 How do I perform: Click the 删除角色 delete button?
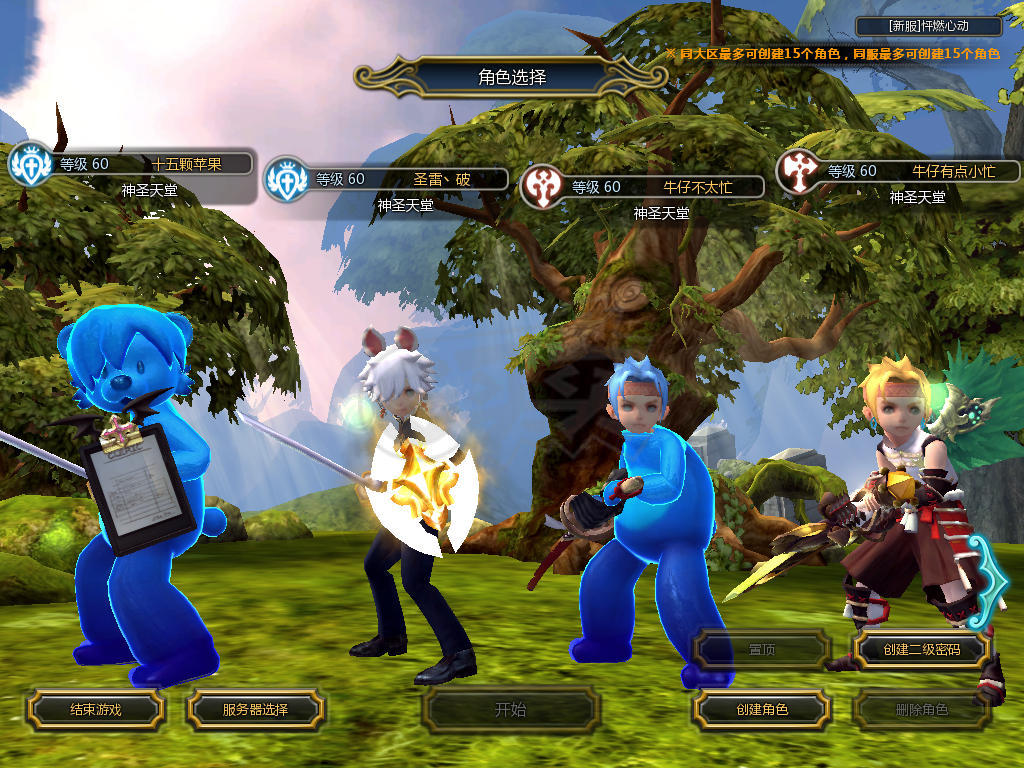(x=921, y=710)
